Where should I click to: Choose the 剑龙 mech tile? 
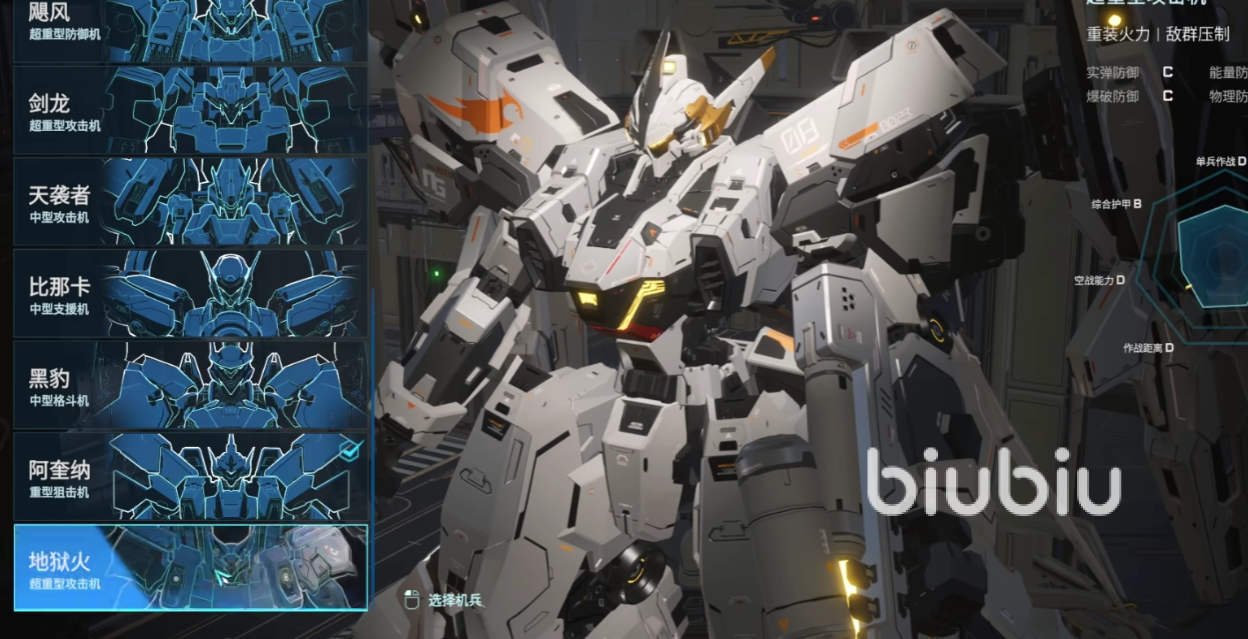click(190, 110)
